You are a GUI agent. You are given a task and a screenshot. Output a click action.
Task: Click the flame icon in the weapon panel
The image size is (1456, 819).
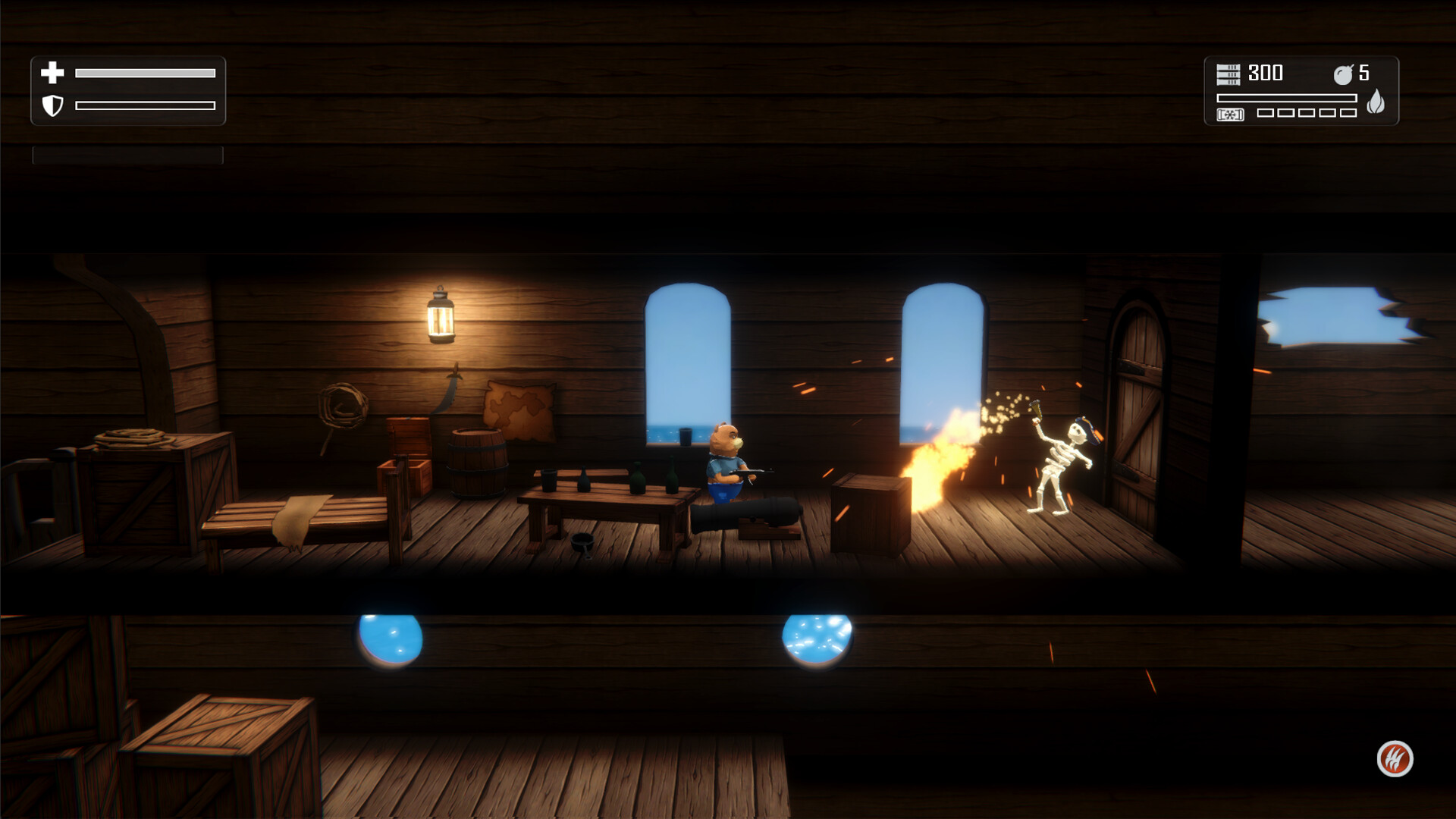tap(1375, 102)
